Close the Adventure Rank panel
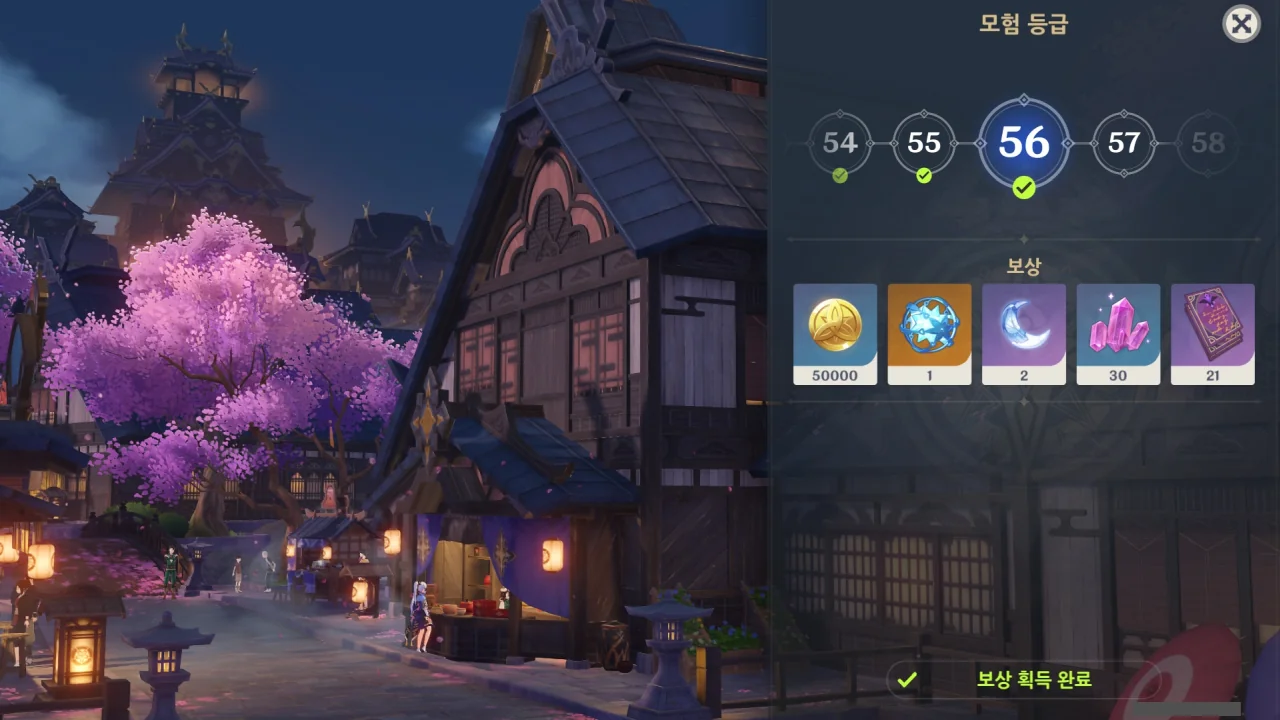Viewport: 1280px width, 720px height. (x=1241, y=24)
